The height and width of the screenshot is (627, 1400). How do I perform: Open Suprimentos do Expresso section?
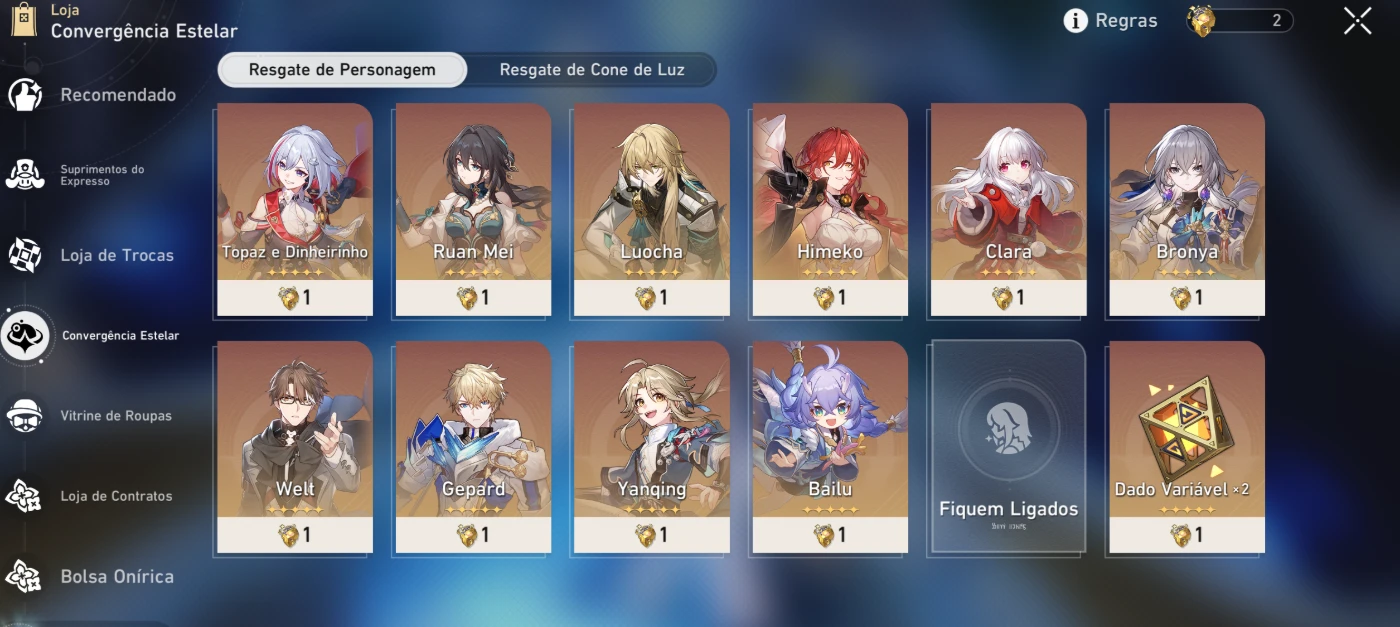coord(101,175)
